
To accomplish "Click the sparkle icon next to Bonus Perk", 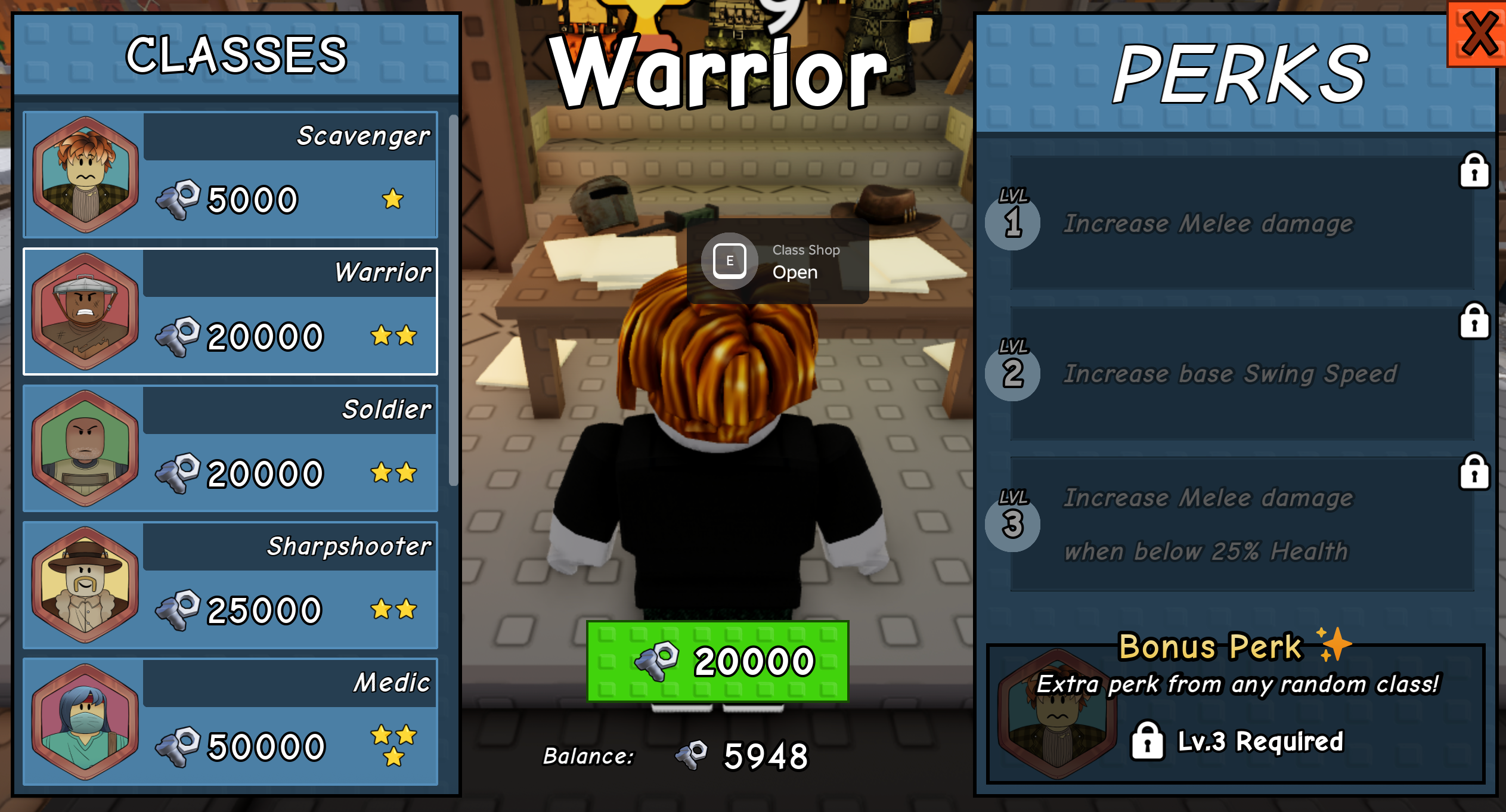I will (1338, 644).
